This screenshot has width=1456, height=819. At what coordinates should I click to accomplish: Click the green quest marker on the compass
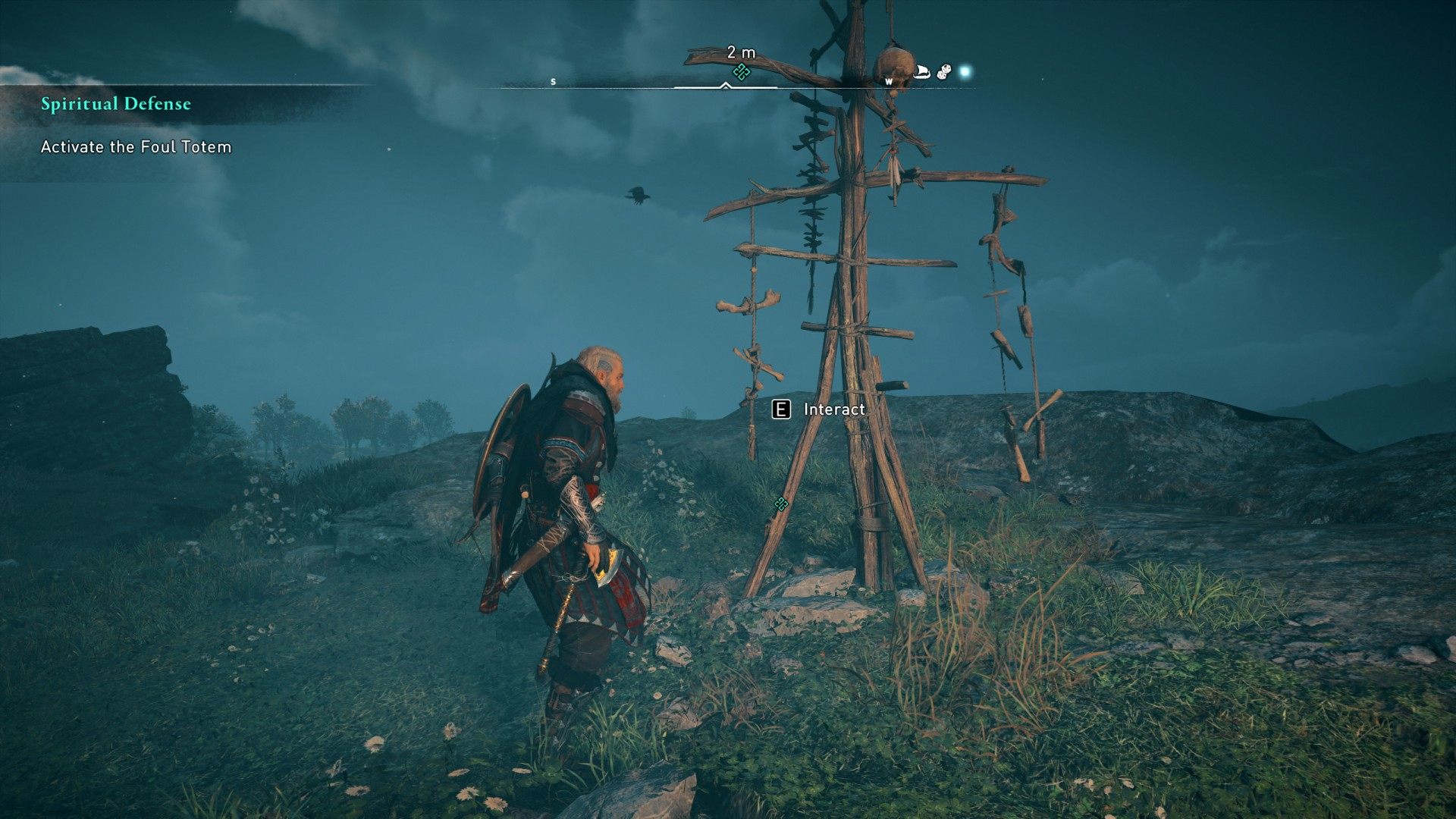point(741,72)
